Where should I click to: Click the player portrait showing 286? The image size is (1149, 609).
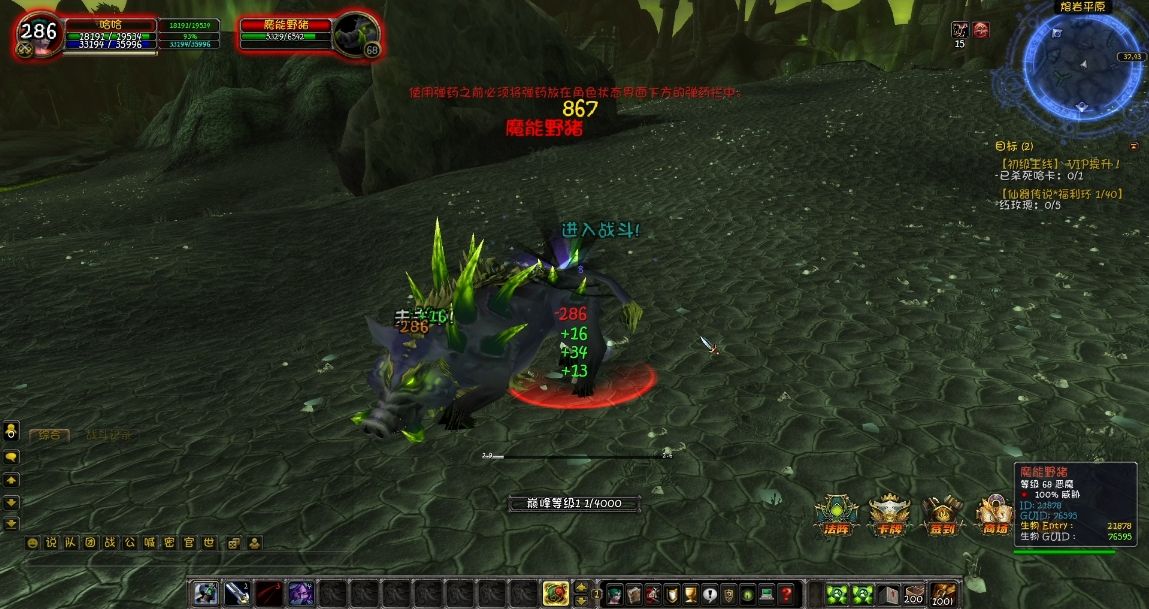(x=38, y=32)
